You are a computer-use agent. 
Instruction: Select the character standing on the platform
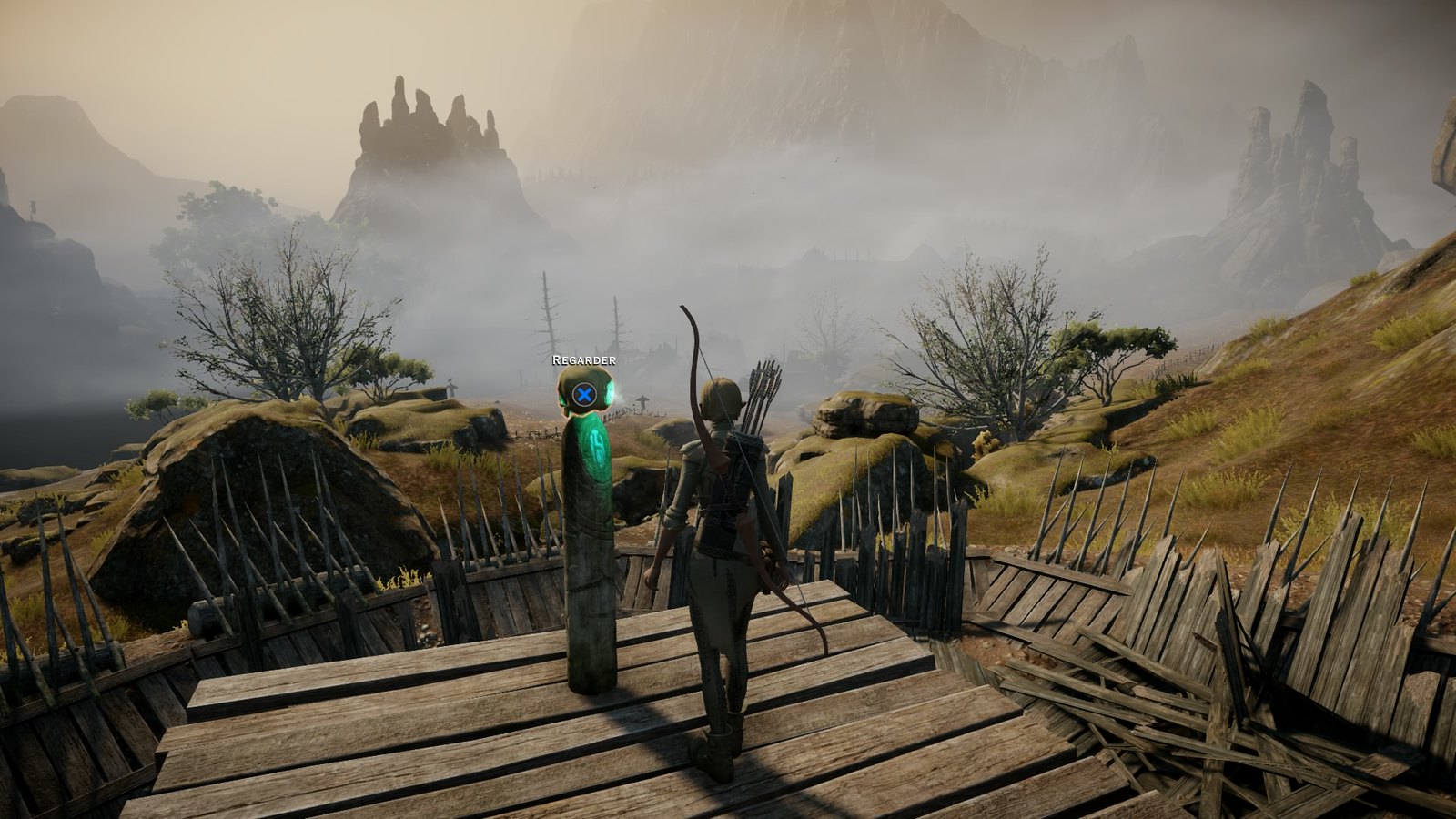[x=719, y=546]
